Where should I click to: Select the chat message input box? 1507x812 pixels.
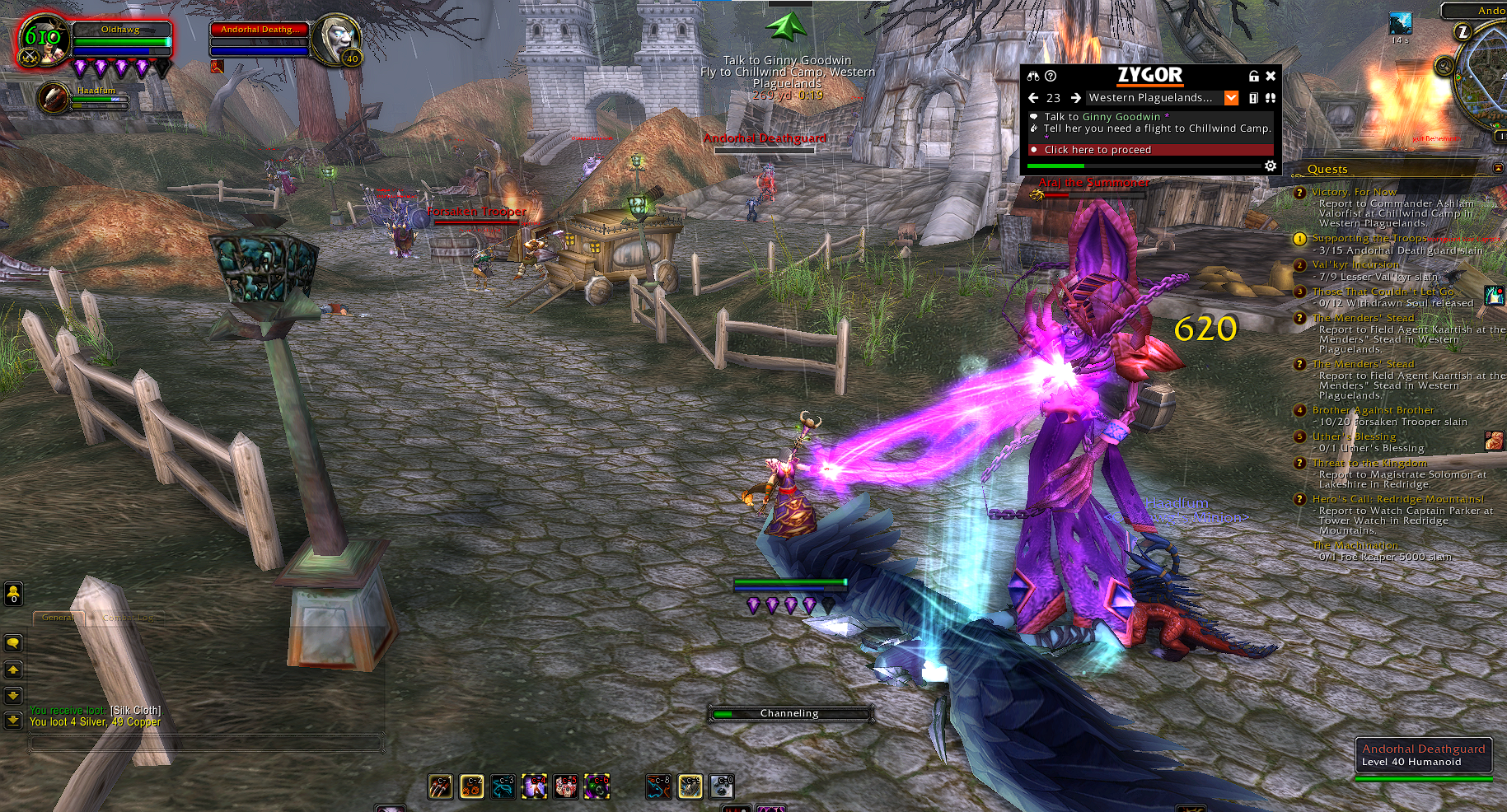point(206,744)
